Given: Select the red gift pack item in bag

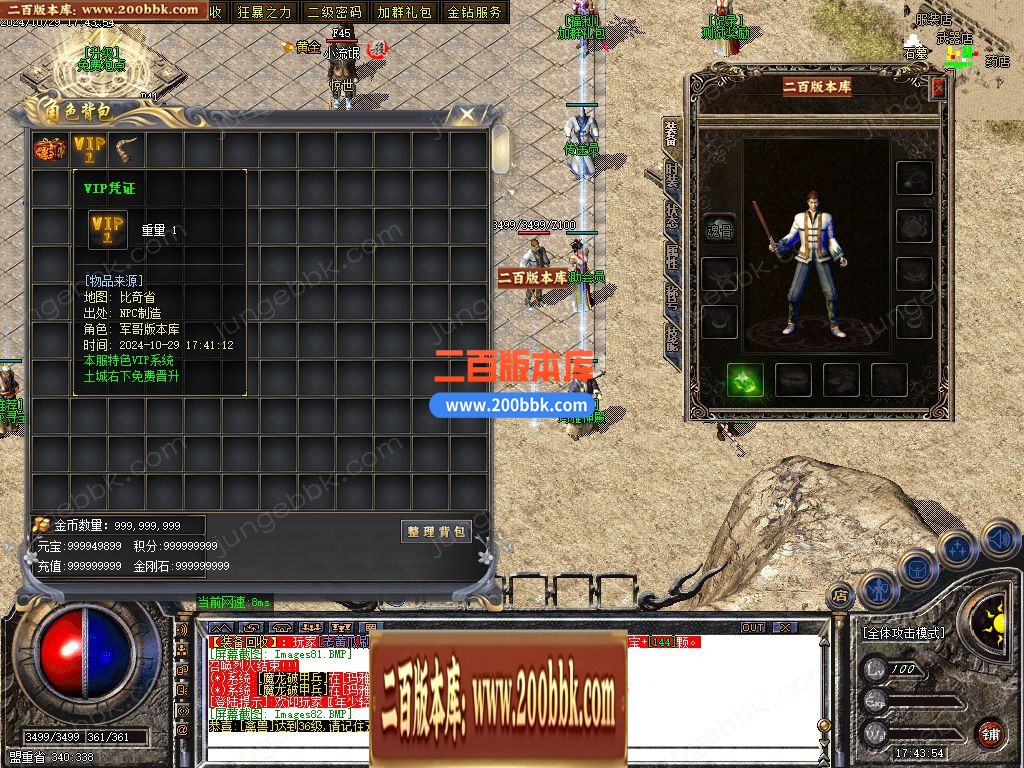Looking at the screenshot, I should click(50, 150).
